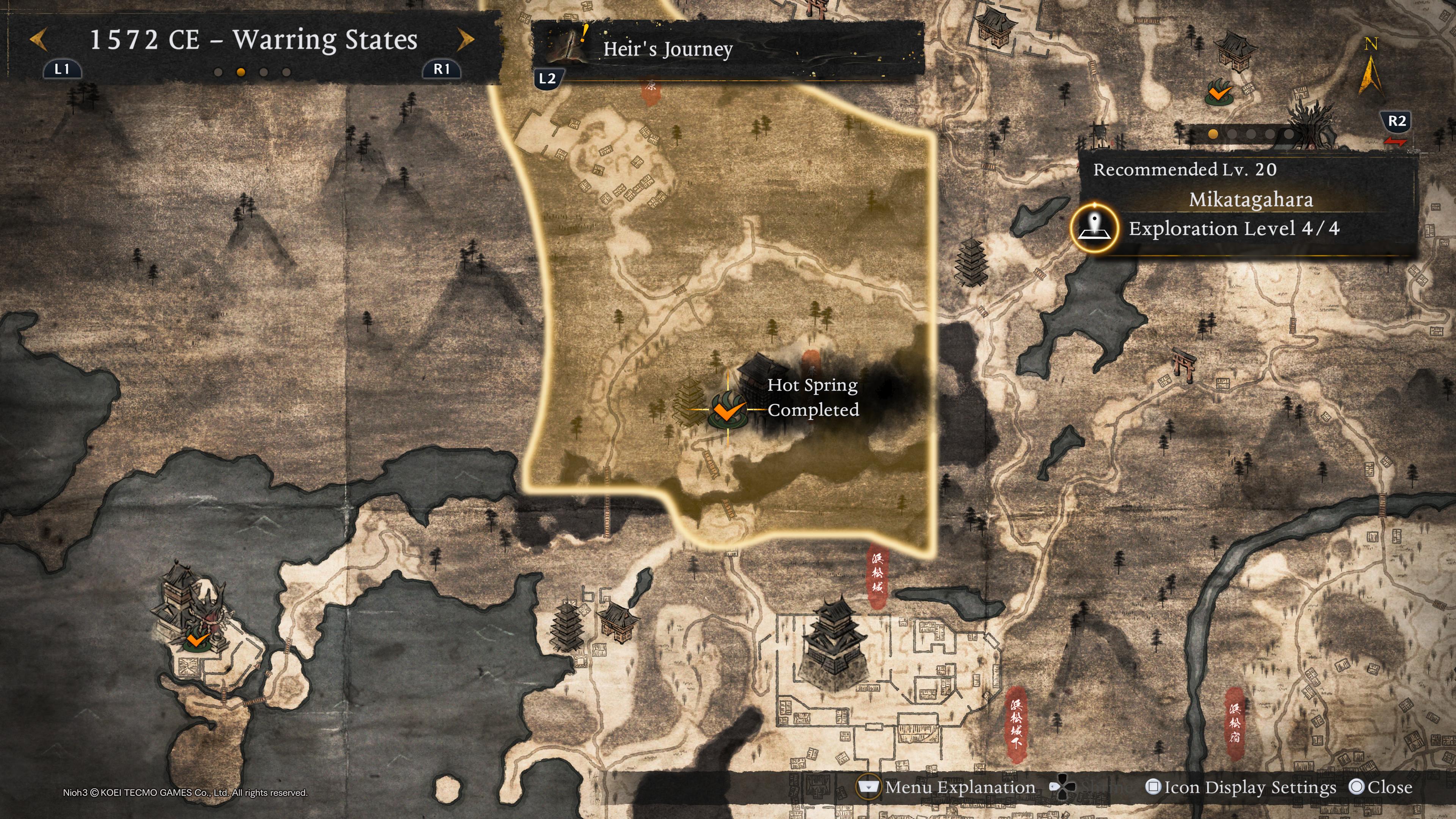
Task: Go to the next era with the right arrow
Action: pyautogui.click(x=466, y=39)
